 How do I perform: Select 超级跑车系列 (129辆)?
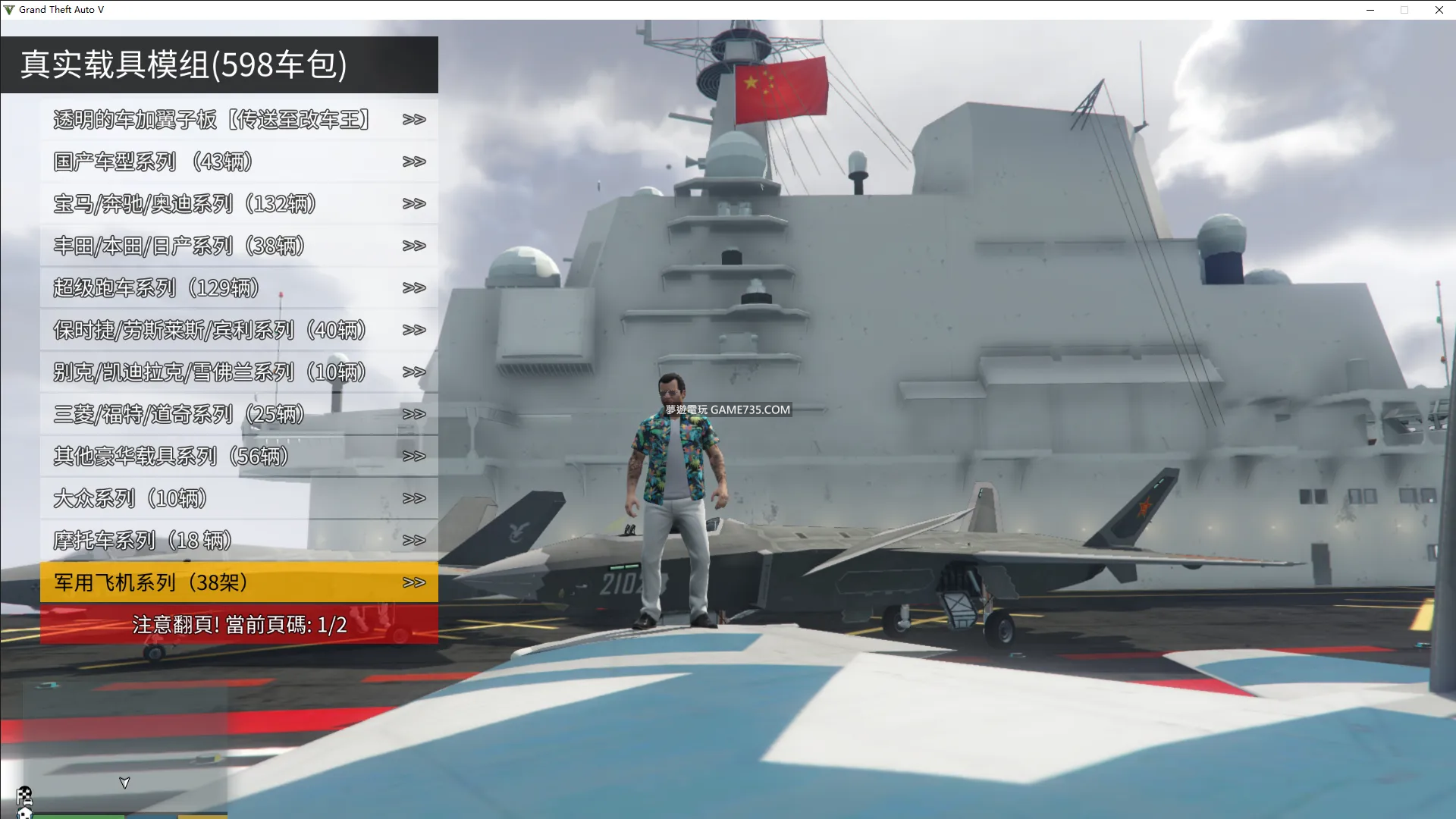point(239,288)
